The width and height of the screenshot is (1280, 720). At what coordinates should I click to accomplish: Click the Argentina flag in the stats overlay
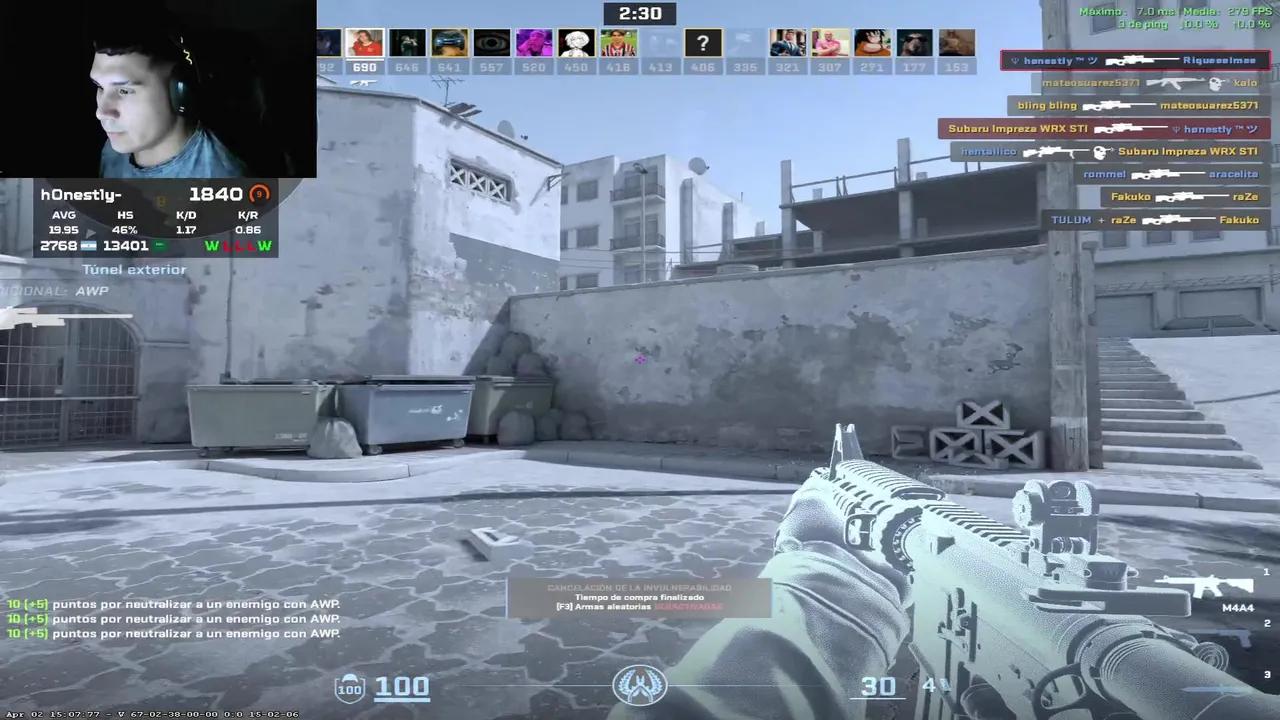point(91,245)
